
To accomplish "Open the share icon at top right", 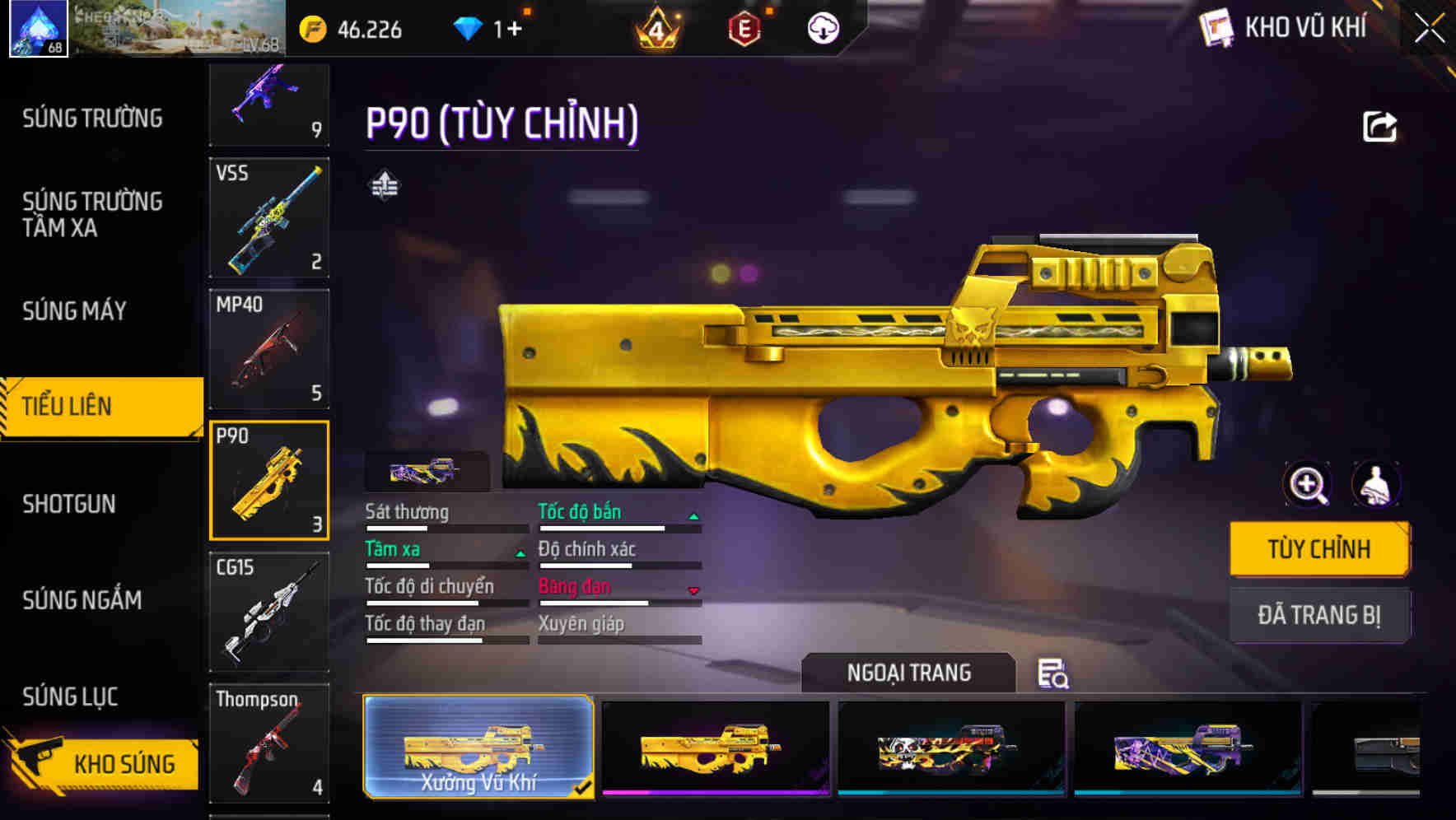I will (1381, 125).
